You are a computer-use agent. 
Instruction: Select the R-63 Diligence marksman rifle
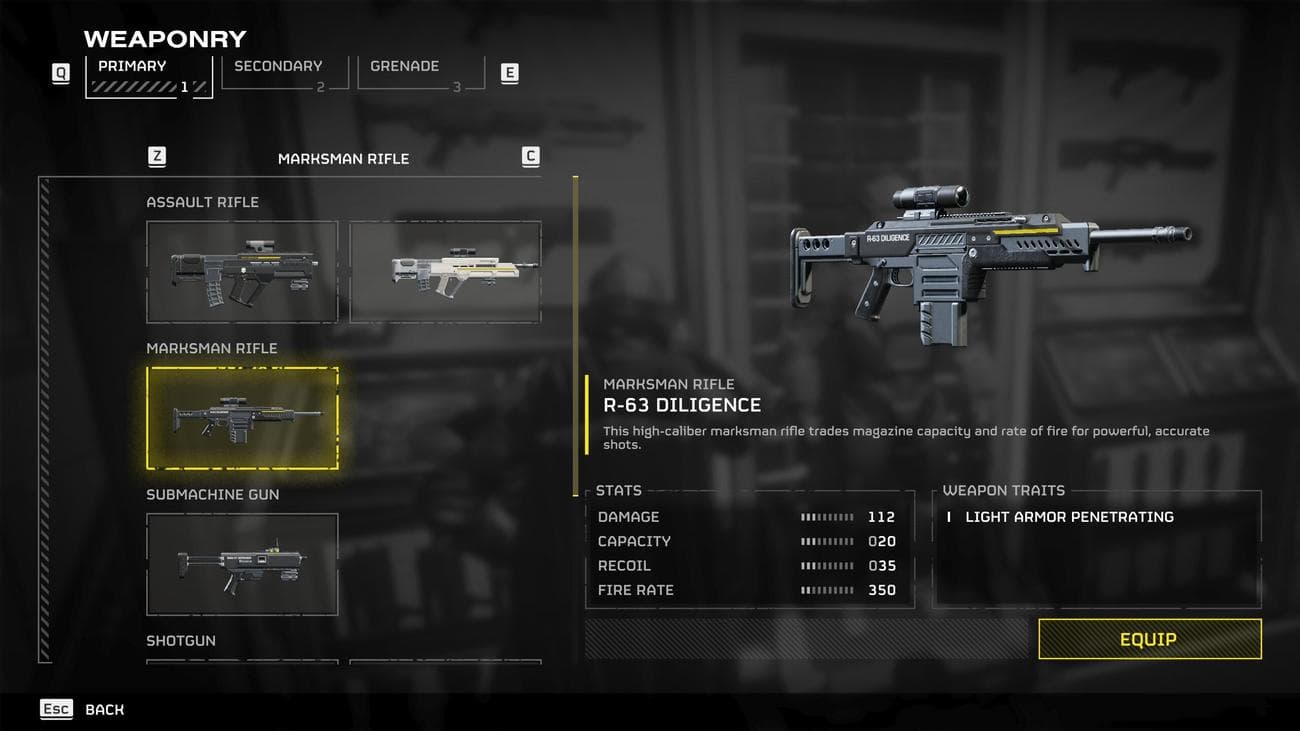[x=242, y=417]
